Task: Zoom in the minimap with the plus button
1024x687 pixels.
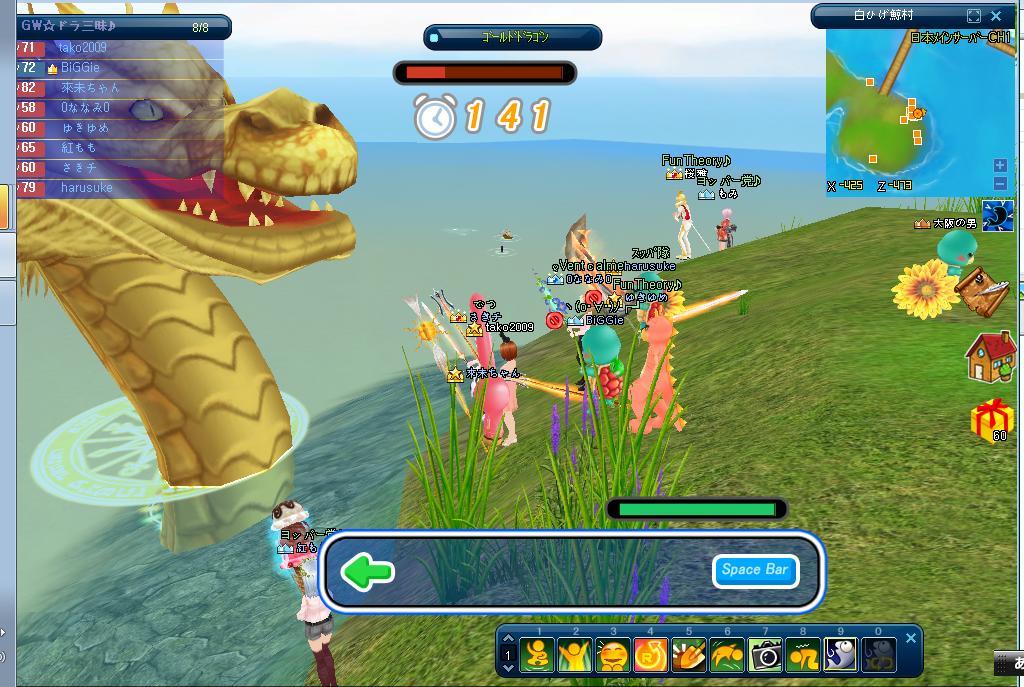Action: pyautogui.click(x=1000, y=166)
